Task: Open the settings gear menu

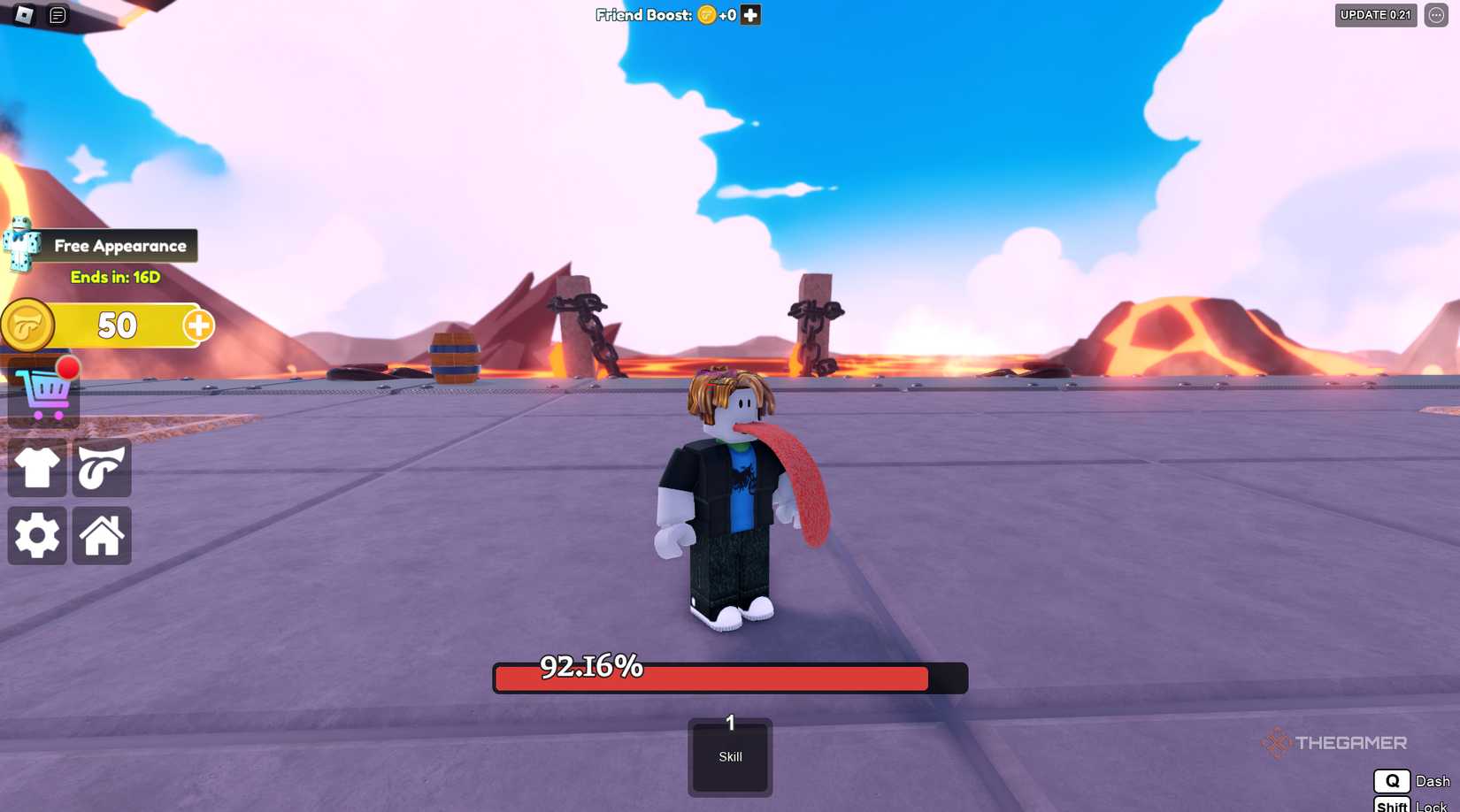Action: (x=36, y=535)
